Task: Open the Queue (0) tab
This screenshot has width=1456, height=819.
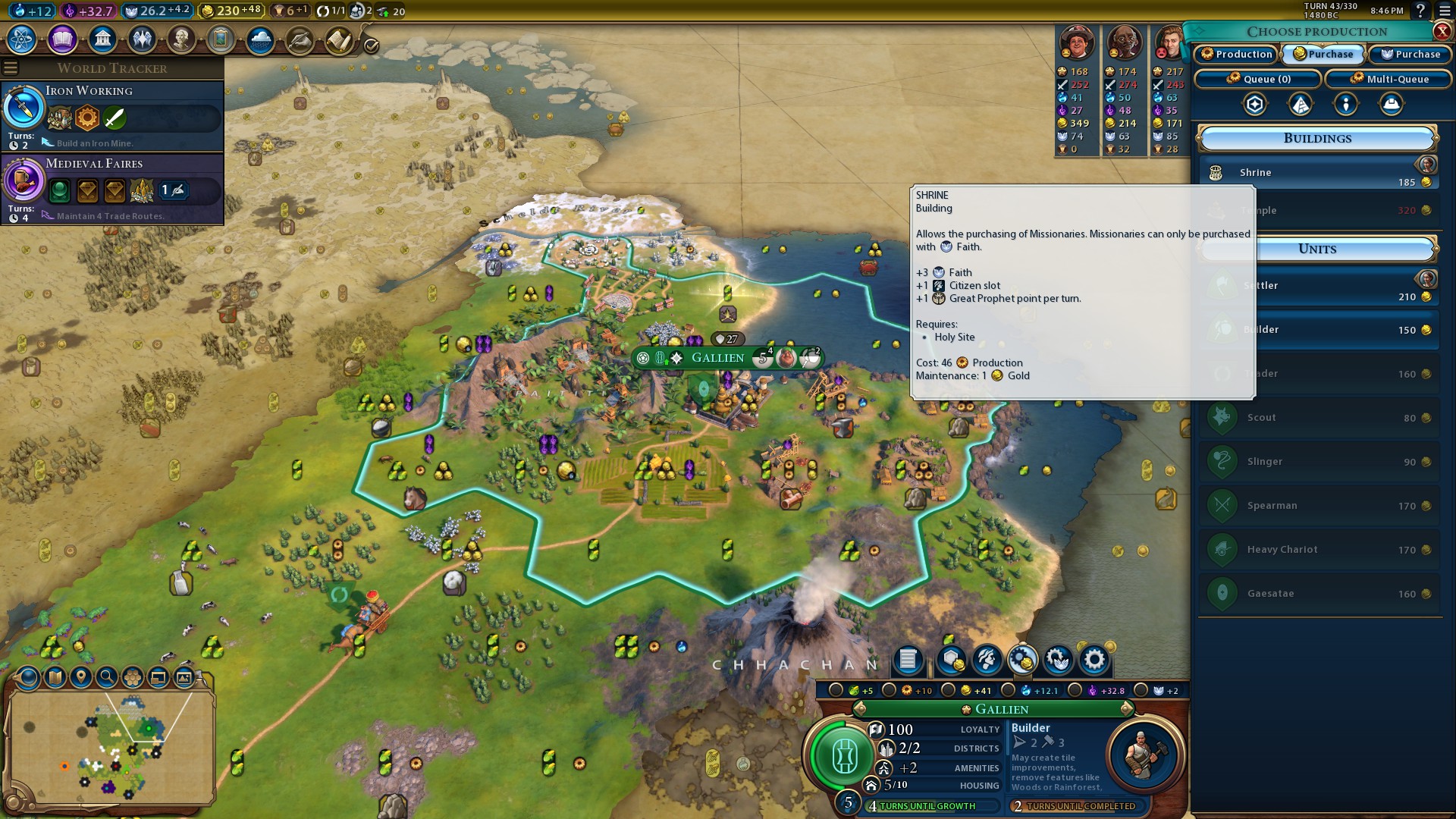Action: [x=1258, y=79]
